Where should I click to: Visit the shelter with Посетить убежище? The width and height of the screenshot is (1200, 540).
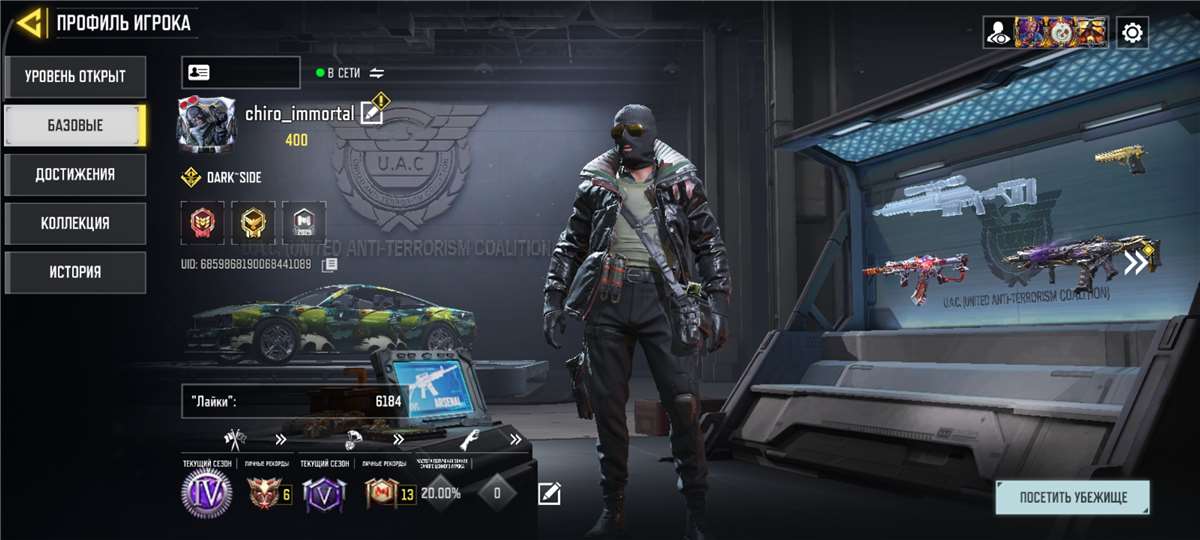1072,497
